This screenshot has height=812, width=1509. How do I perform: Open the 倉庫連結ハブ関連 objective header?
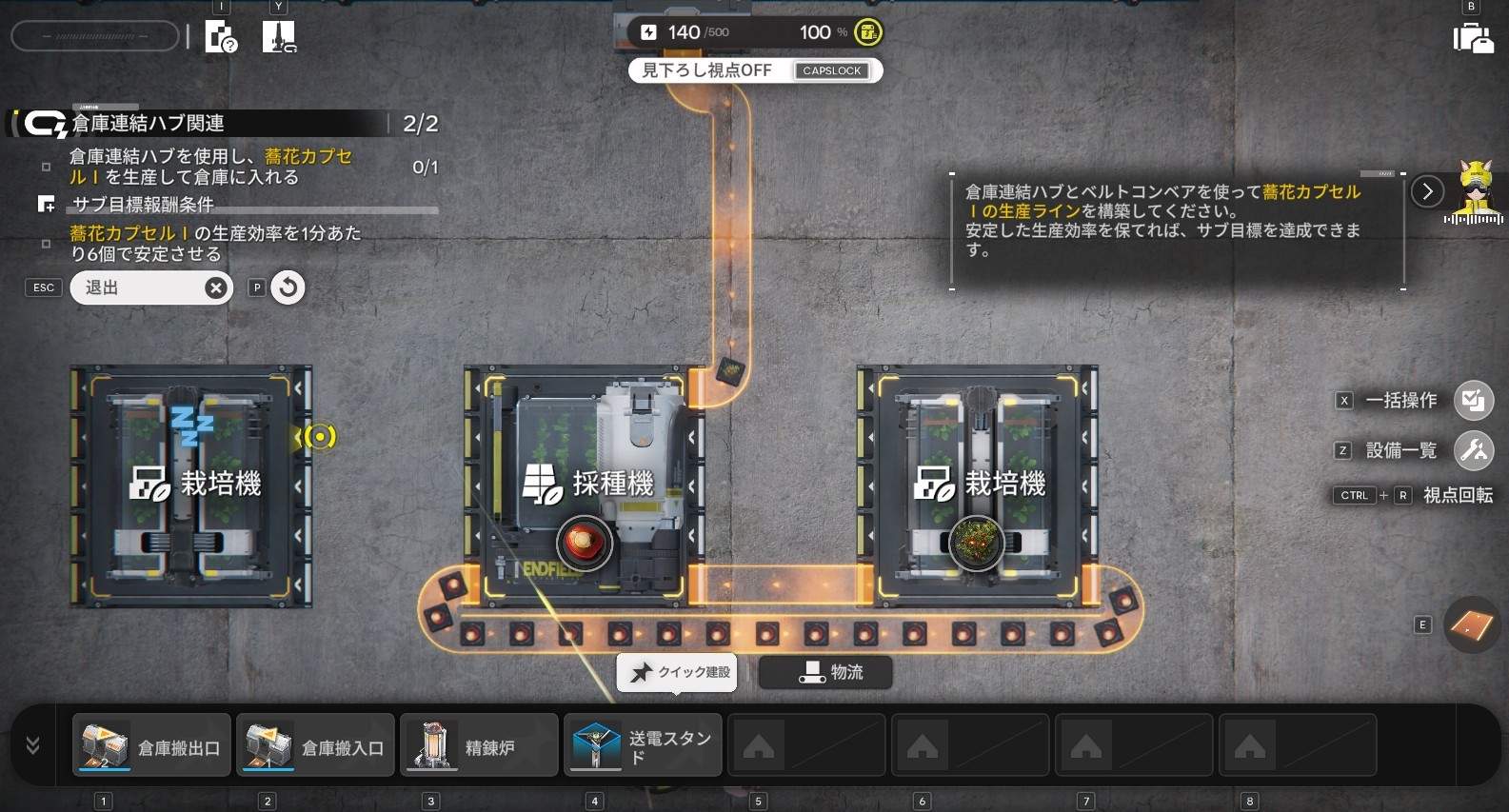[148, 124]
